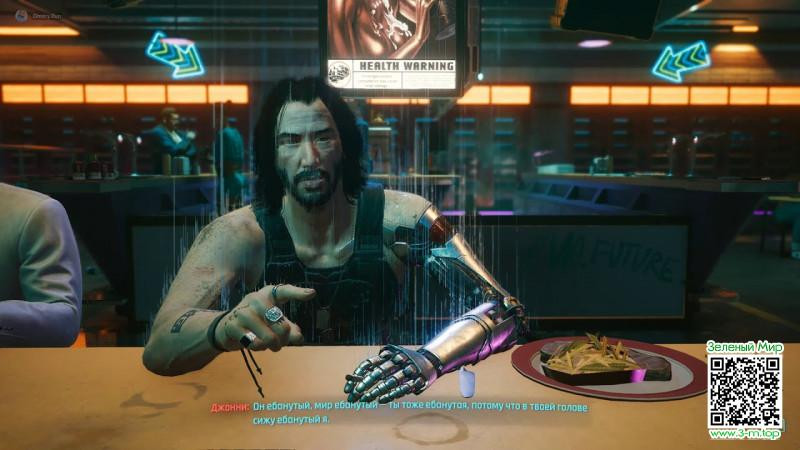Click the Зеленый Мир QR code overlay
Image resolution: width=800 pixels, height=450 pixels.
[745, 391]
